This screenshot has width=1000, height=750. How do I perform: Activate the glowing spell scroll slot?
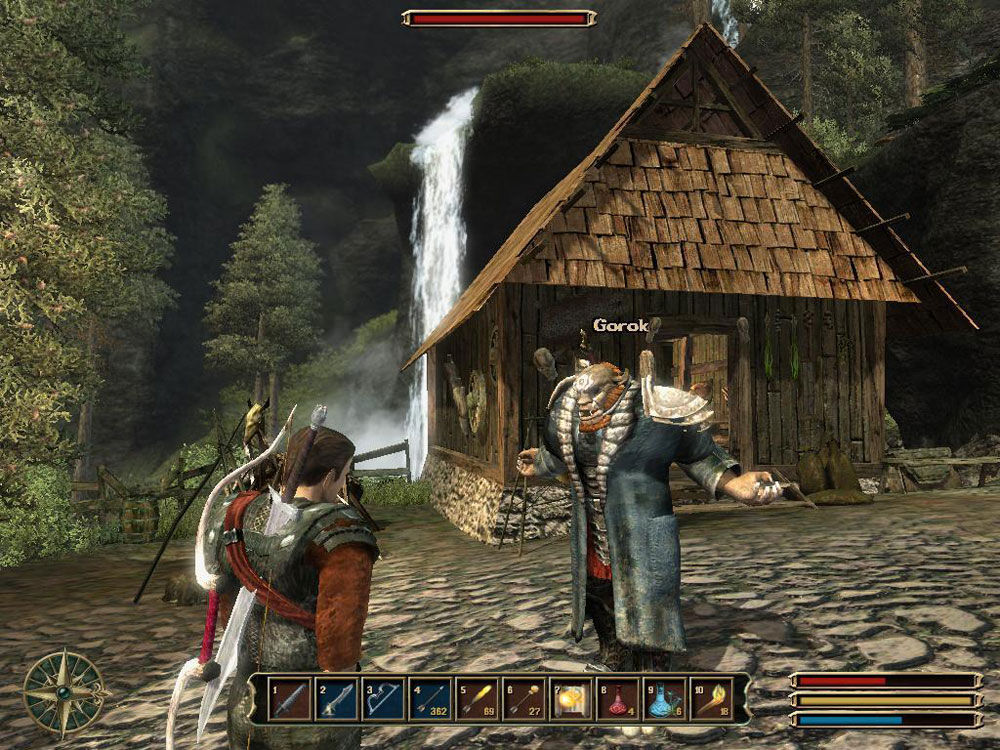pyautogui.click(x=572, y=699)
